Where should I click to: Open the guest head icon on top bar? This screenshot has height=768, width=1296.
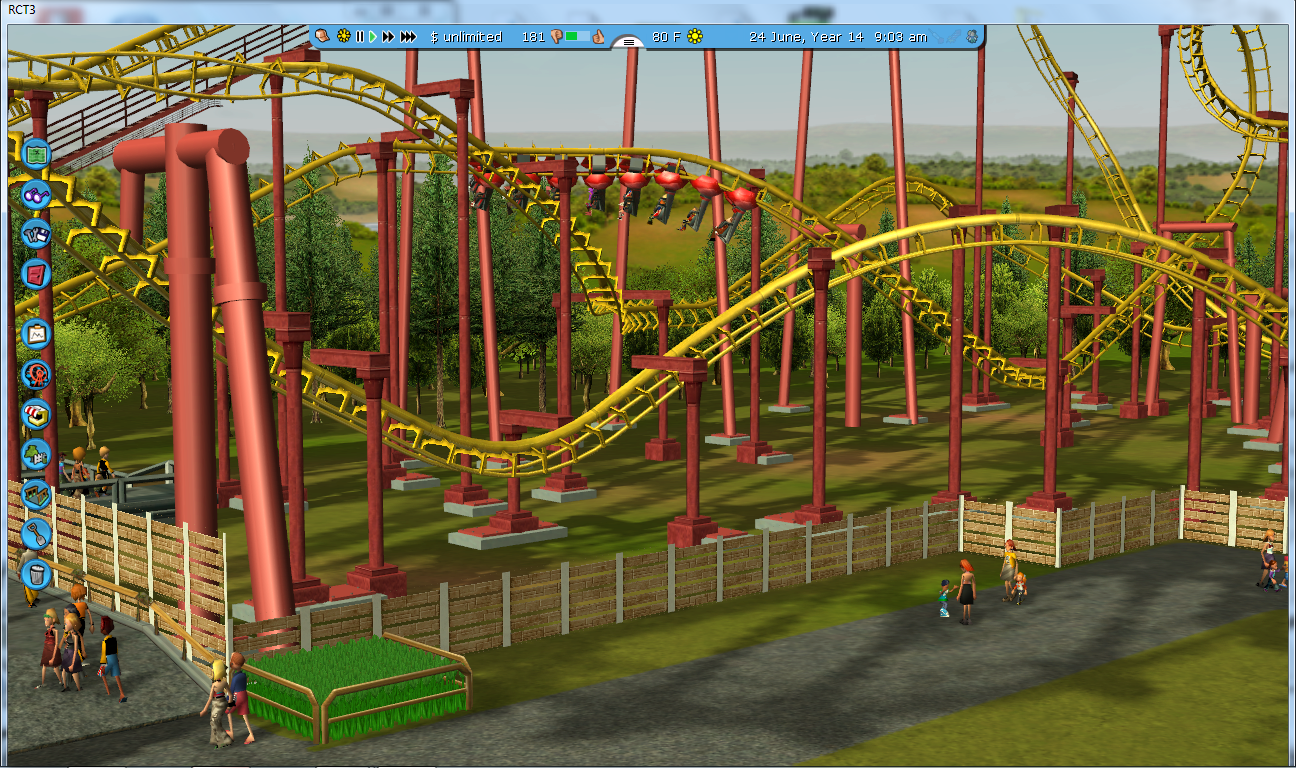tap(323, 36)
